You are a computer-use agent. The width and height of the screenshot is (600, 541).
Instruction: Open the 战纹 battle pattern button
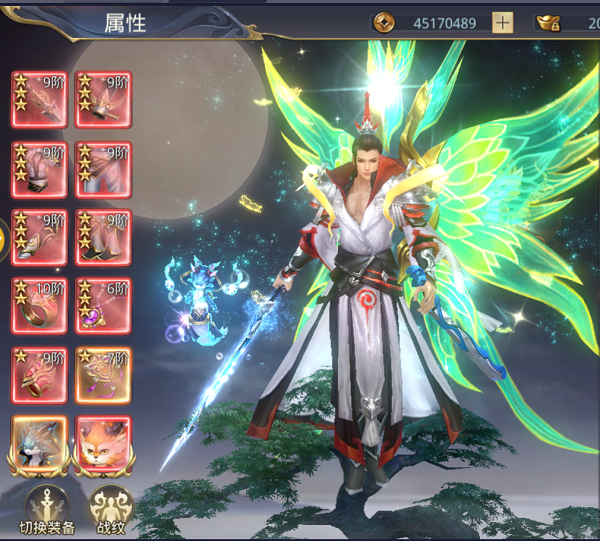tap(110, 505)
